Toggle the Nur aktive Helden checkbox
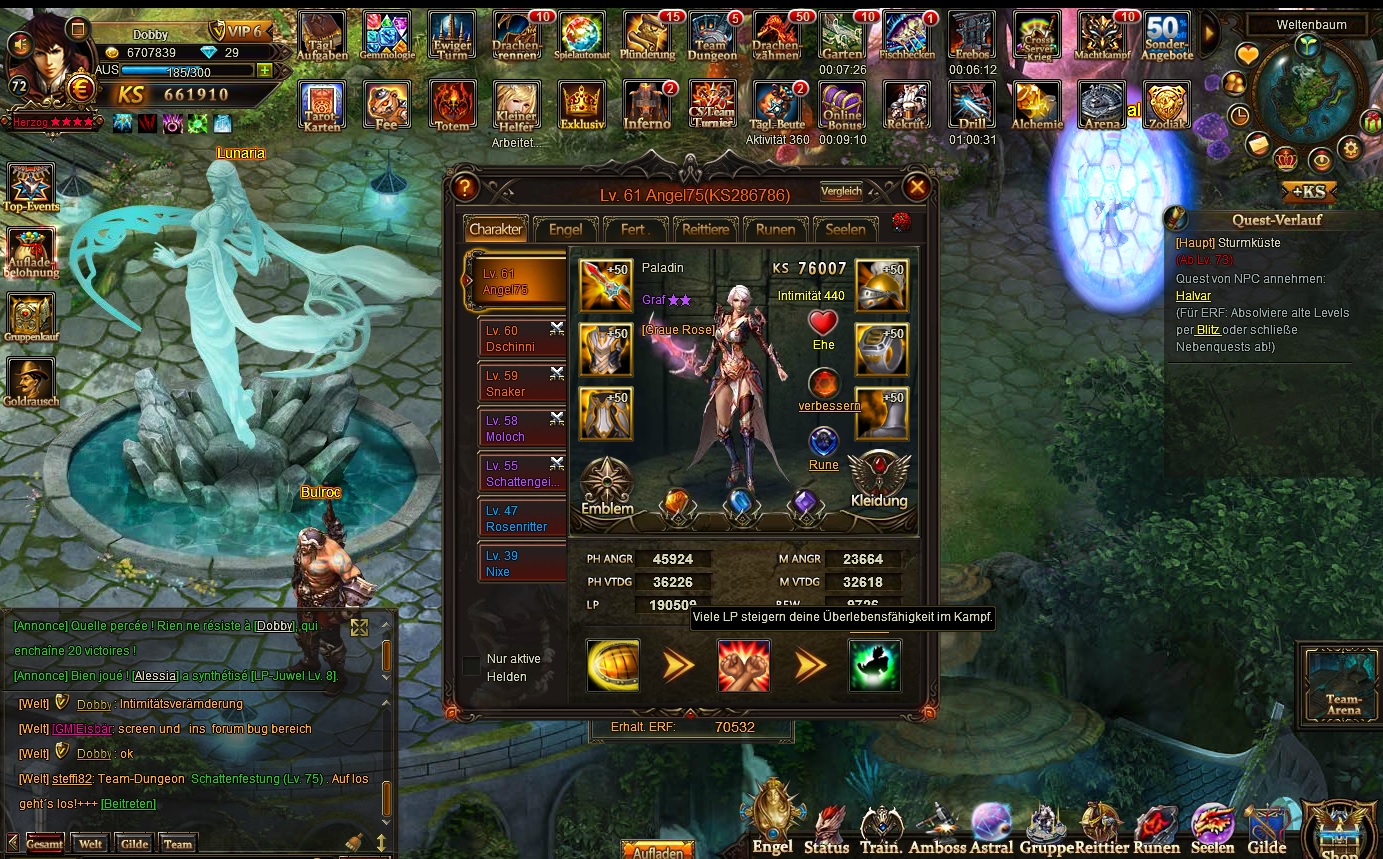The image size is (1383, 859). (471, 665)
